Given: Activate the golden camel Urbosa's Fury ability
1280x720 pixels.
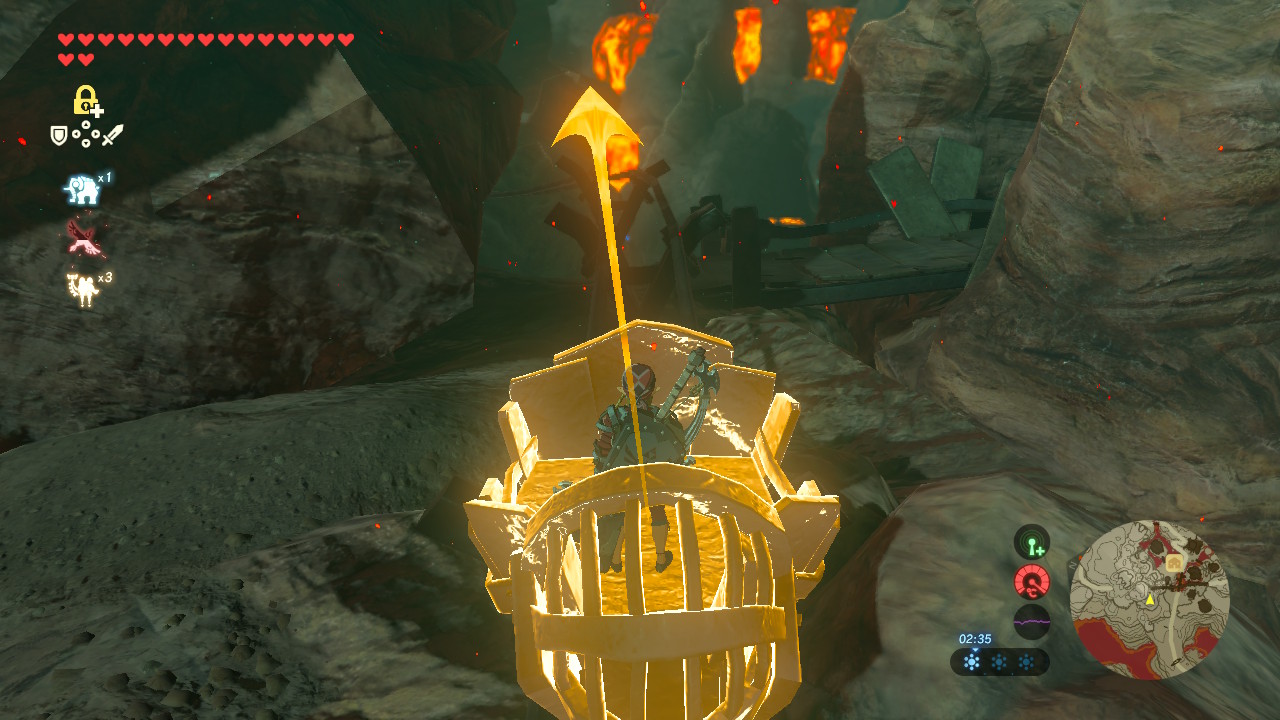Looking at the screenshot, I should [x=81, y=289].
